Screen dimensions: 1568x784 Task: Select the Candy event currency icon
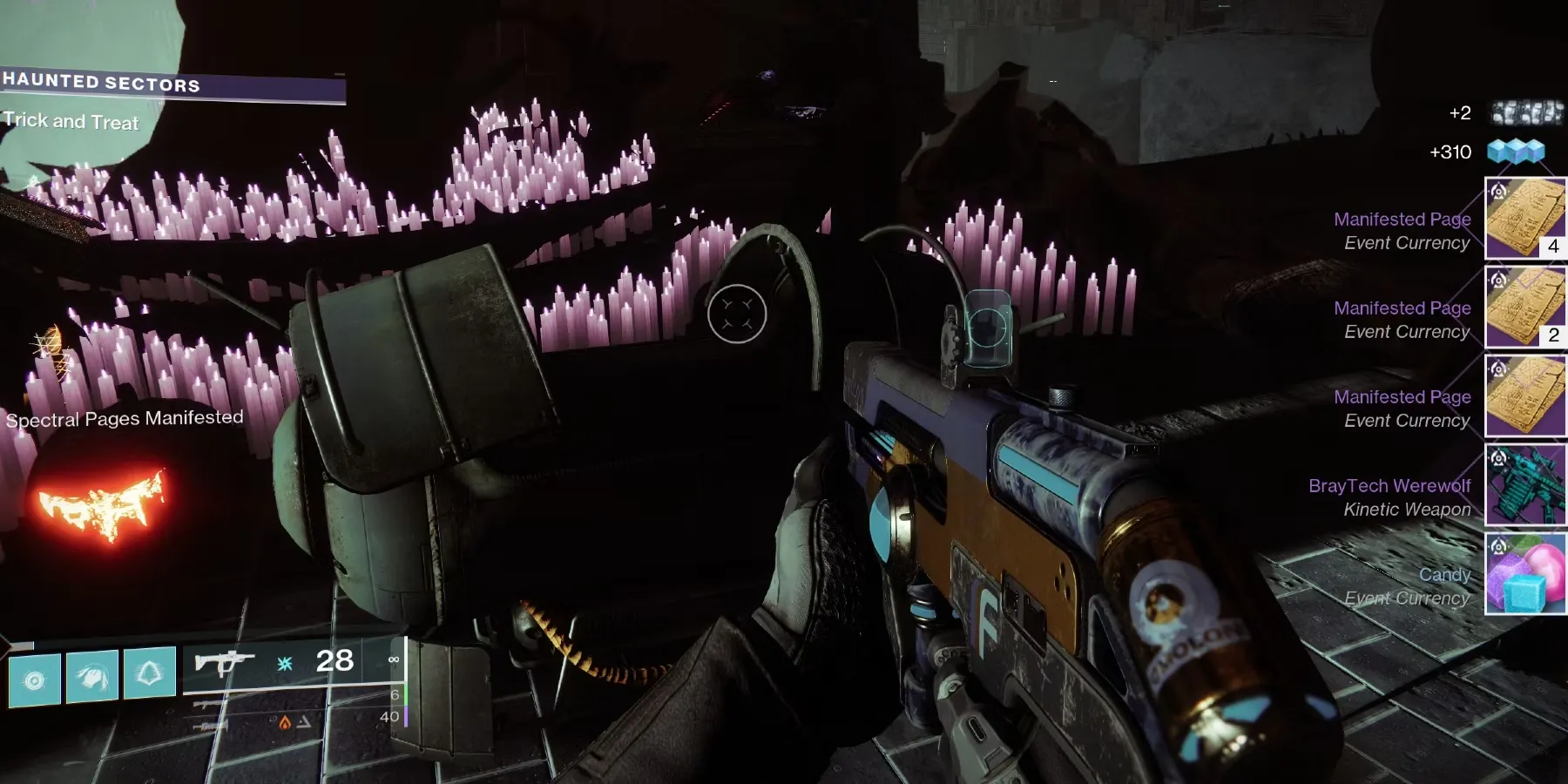1525,573
